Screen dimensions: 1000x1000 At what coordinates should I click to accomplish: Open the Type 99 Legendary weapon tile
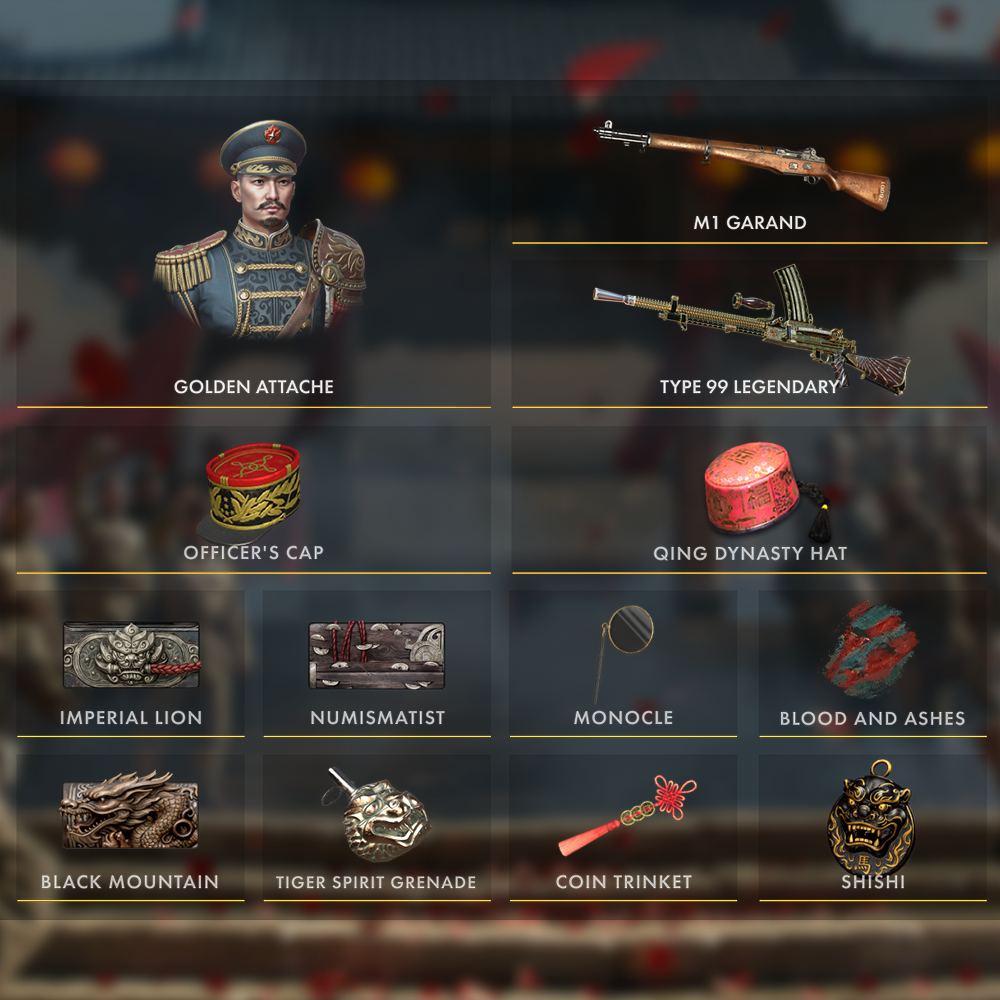tap(749, 332)
